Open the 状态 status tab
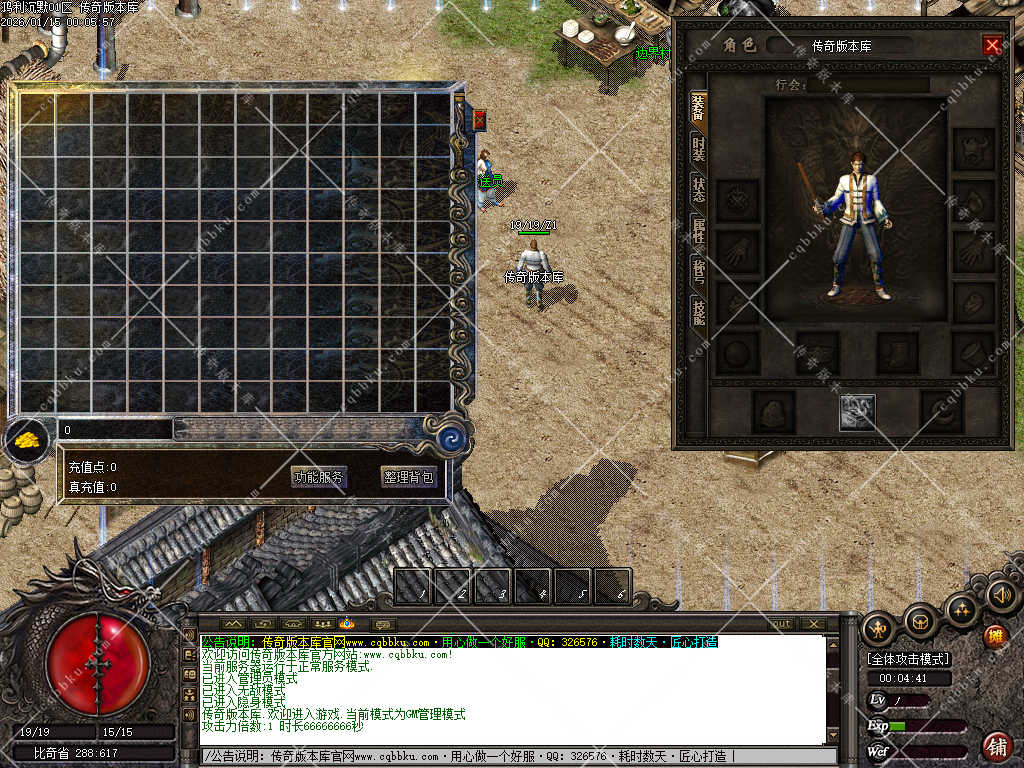The width and height of the screenshot is (1024, 768). (x=698, y=189)
